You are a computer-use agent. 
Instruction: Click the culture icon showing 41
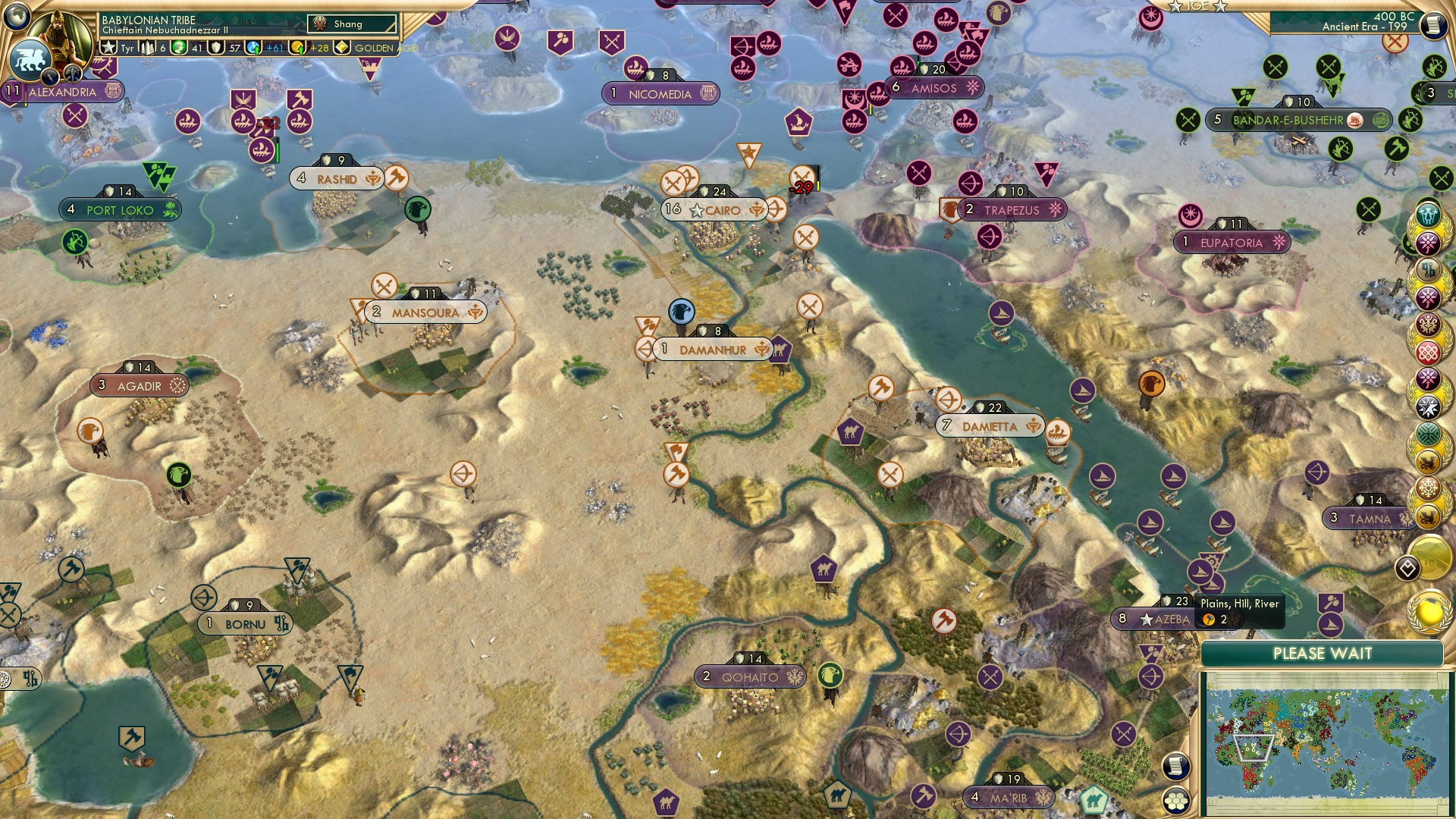[180, 48]
